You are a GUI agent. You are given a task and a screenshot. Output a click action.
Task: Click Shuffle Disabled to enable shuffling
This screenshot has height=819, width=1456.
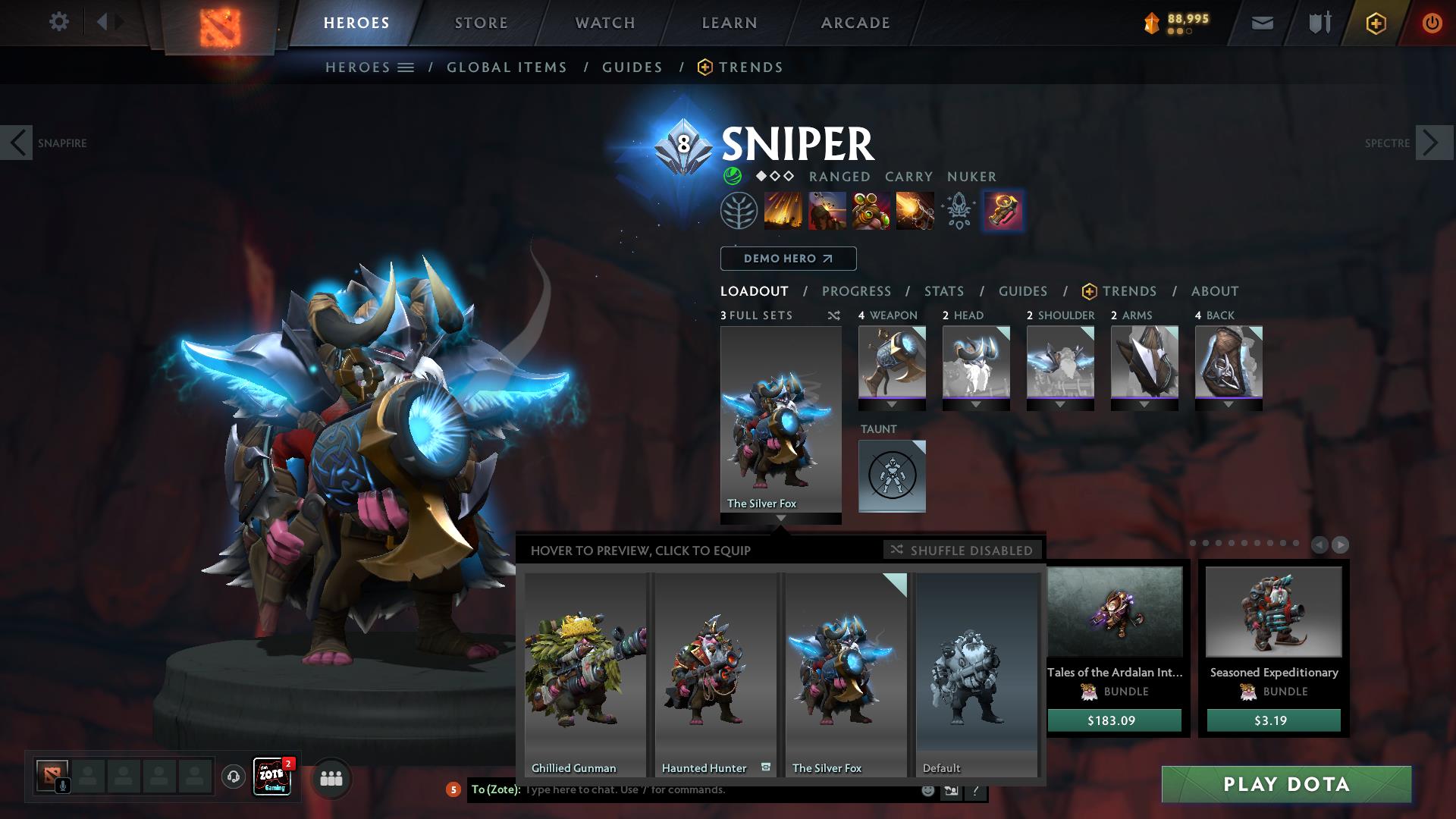962,551
